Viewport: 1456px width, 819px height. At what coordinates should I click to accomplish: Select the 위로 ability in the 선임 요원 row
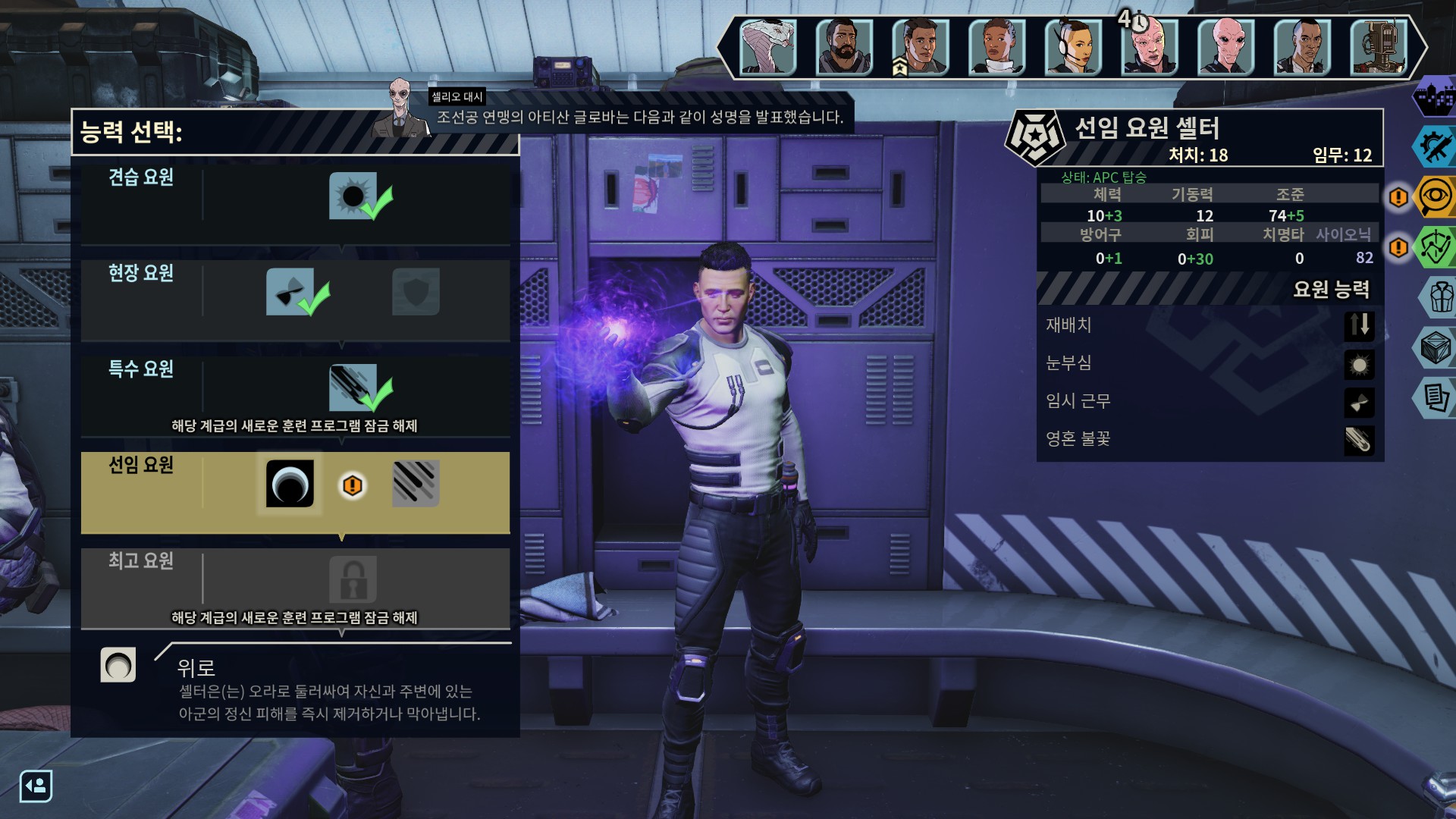pyautogui.click(x=290, y=483)
